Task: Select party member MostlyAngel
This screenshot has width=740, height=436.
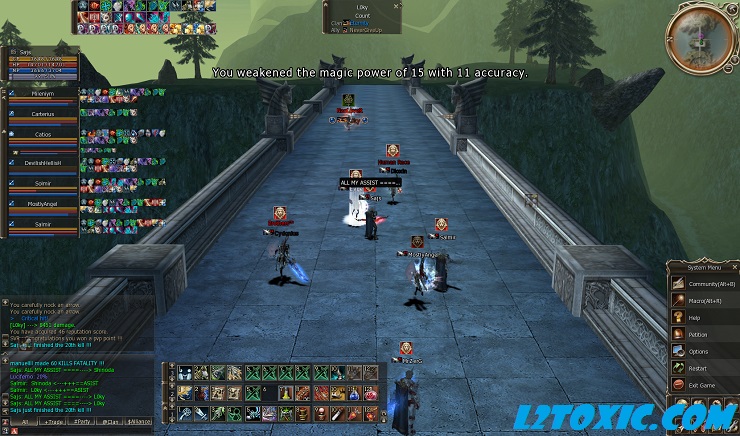Action: (x=42, y=203)
